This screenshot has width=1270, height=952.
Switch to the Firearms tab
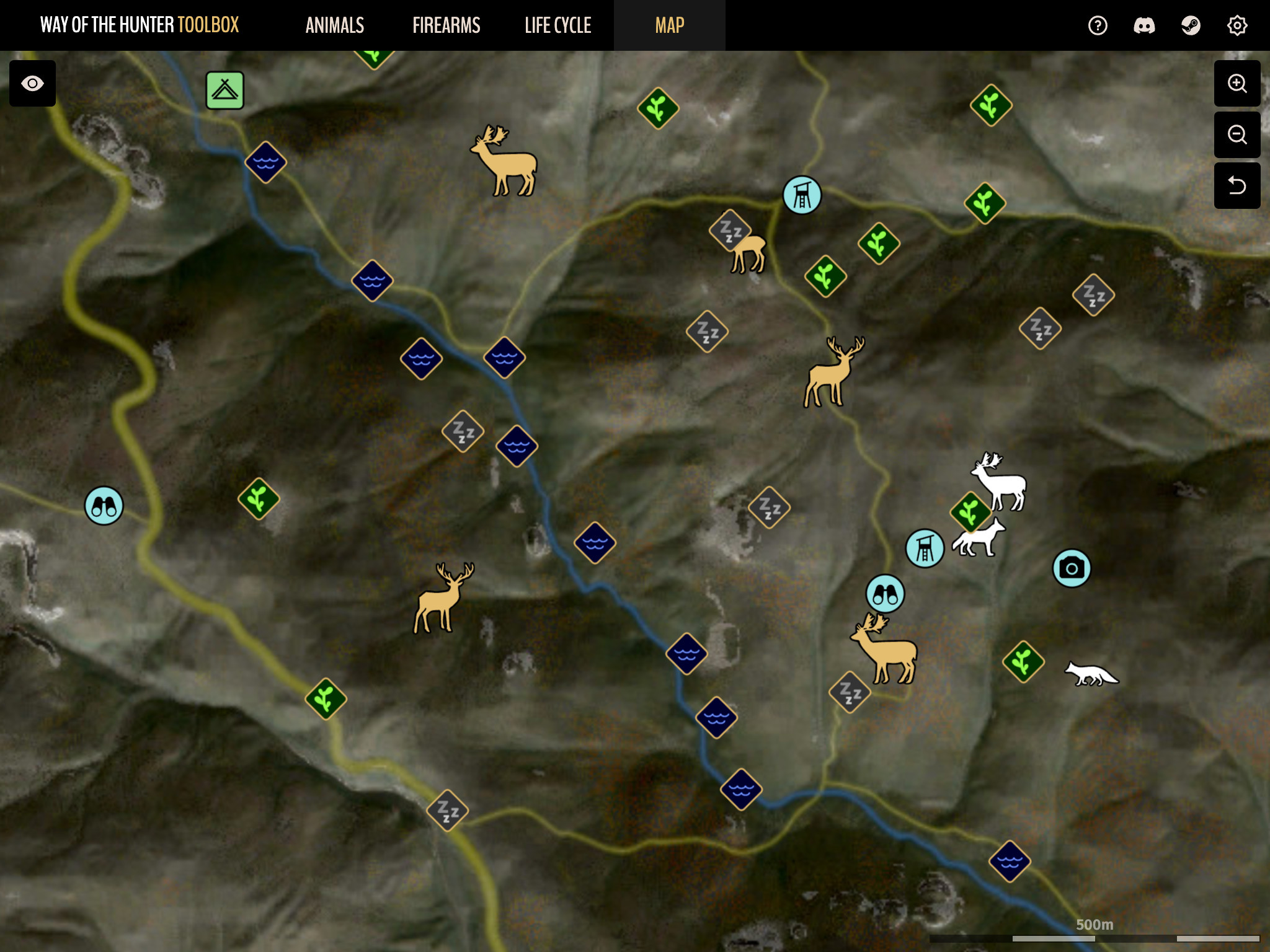click(x=446, y=25)
